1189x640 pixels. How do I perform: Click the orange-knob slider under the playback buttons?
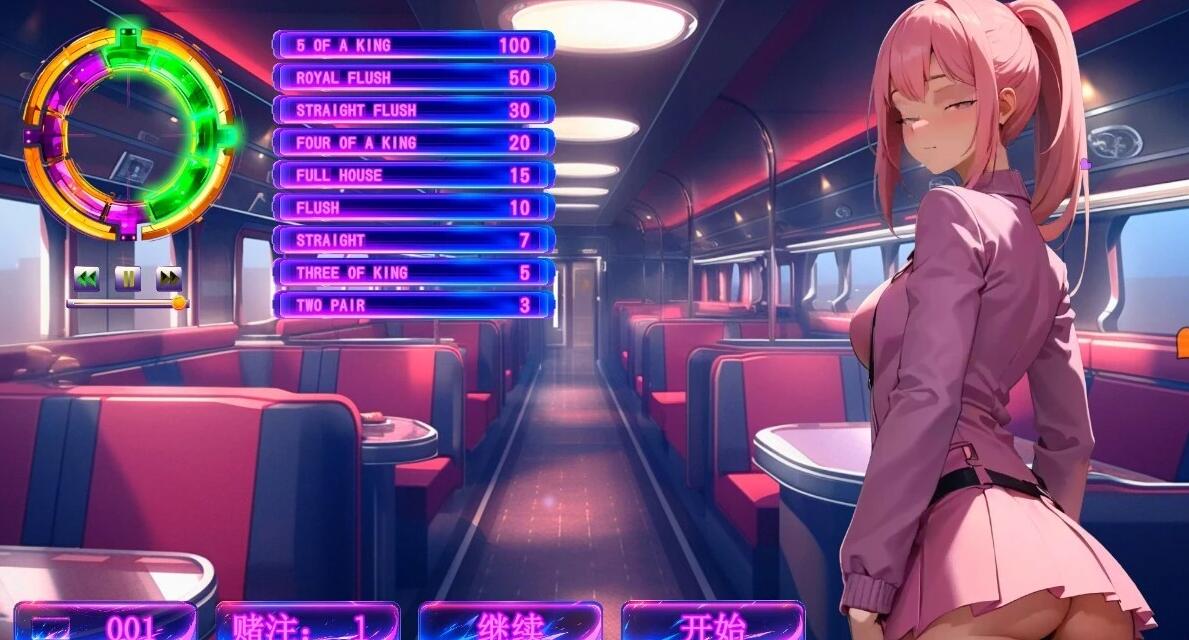click(178, 303)
